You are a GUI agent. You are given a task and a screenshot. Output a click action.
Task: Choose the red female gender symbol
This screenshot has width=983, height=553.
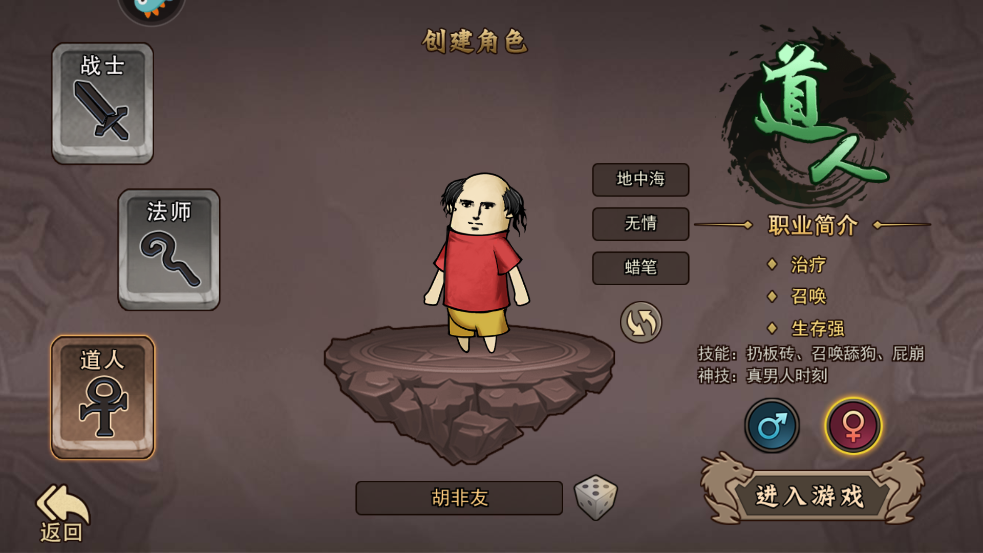(853, 426)
